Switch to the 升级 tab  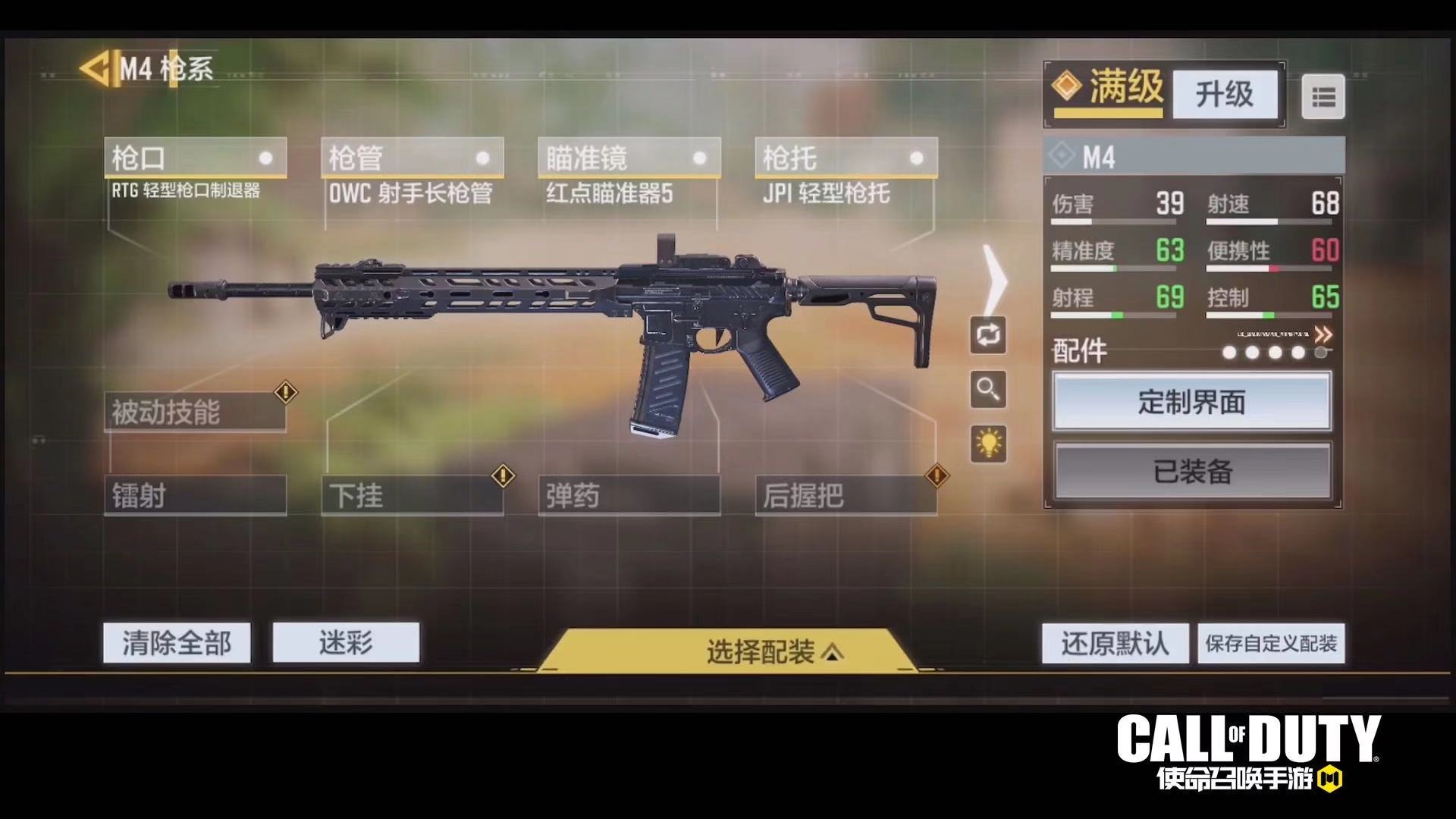pyautogui.click(x=1224, y=95)
